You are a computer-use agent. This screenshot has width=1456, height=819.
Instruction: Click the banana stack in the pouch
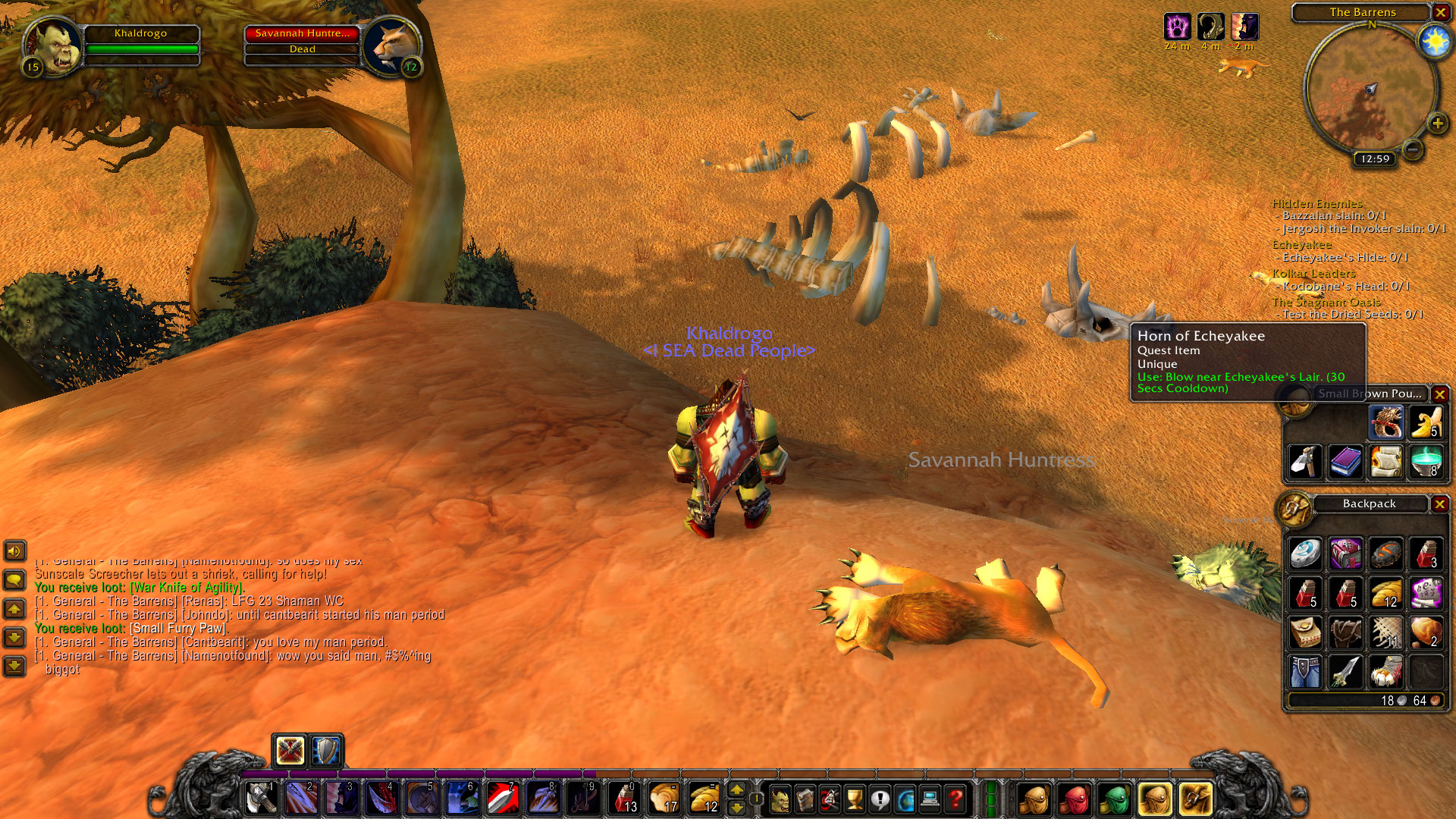1426,422
